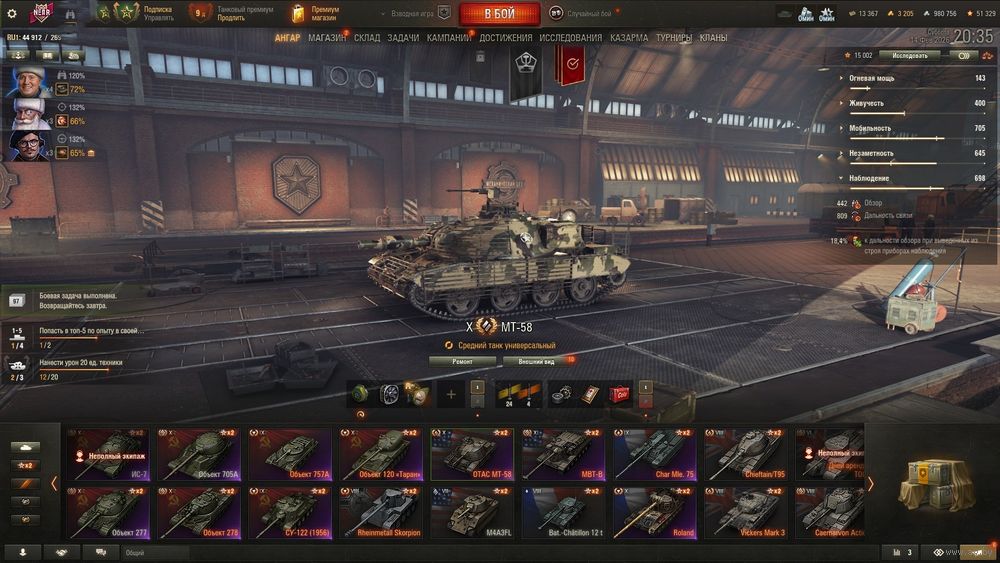Show the «Исследования» research tab
This screenshot has width=1000, height=563.
[571, 38]
